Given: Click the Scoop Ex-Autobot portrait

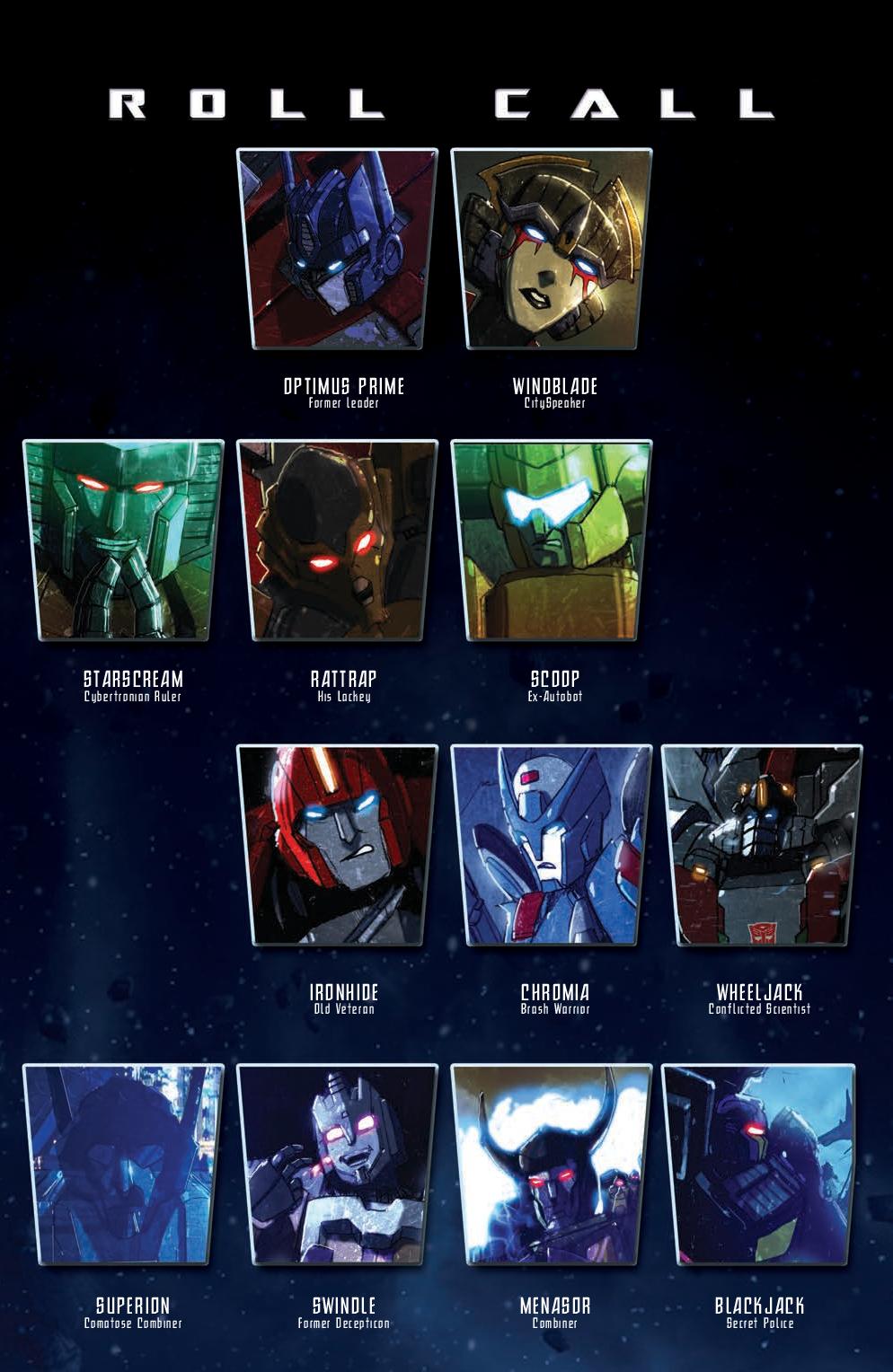Looking at the screenshot, I should coord(551,541).
